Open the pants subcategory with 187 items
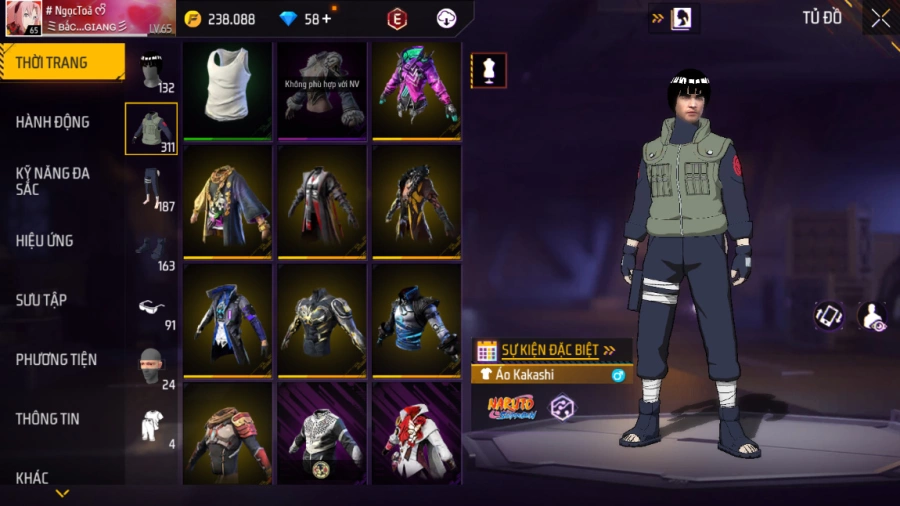Screen dimensions: 900x506 point(151,189)
